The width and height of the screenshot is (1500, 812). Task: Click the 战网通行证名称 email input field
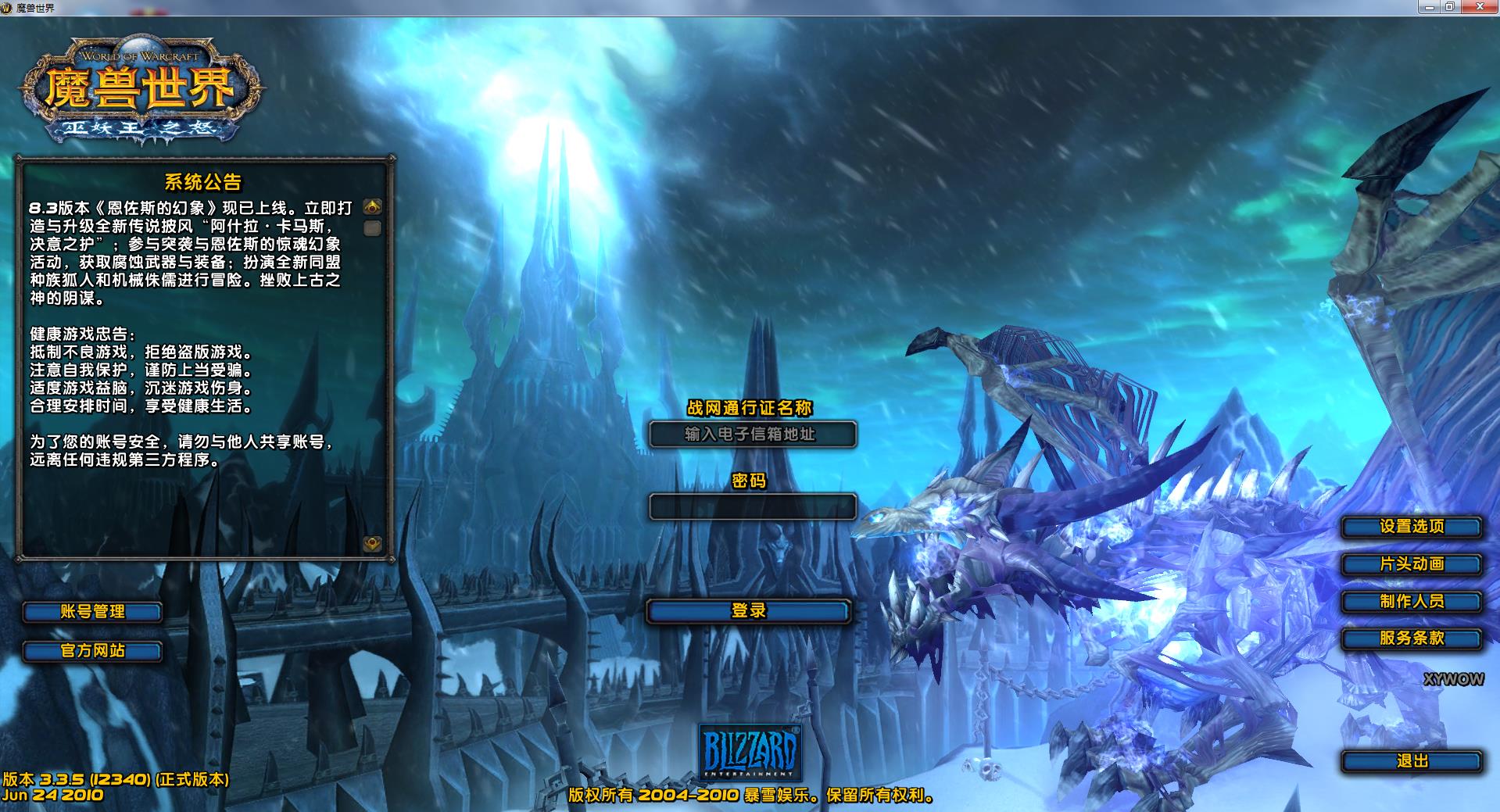point(752,435)
